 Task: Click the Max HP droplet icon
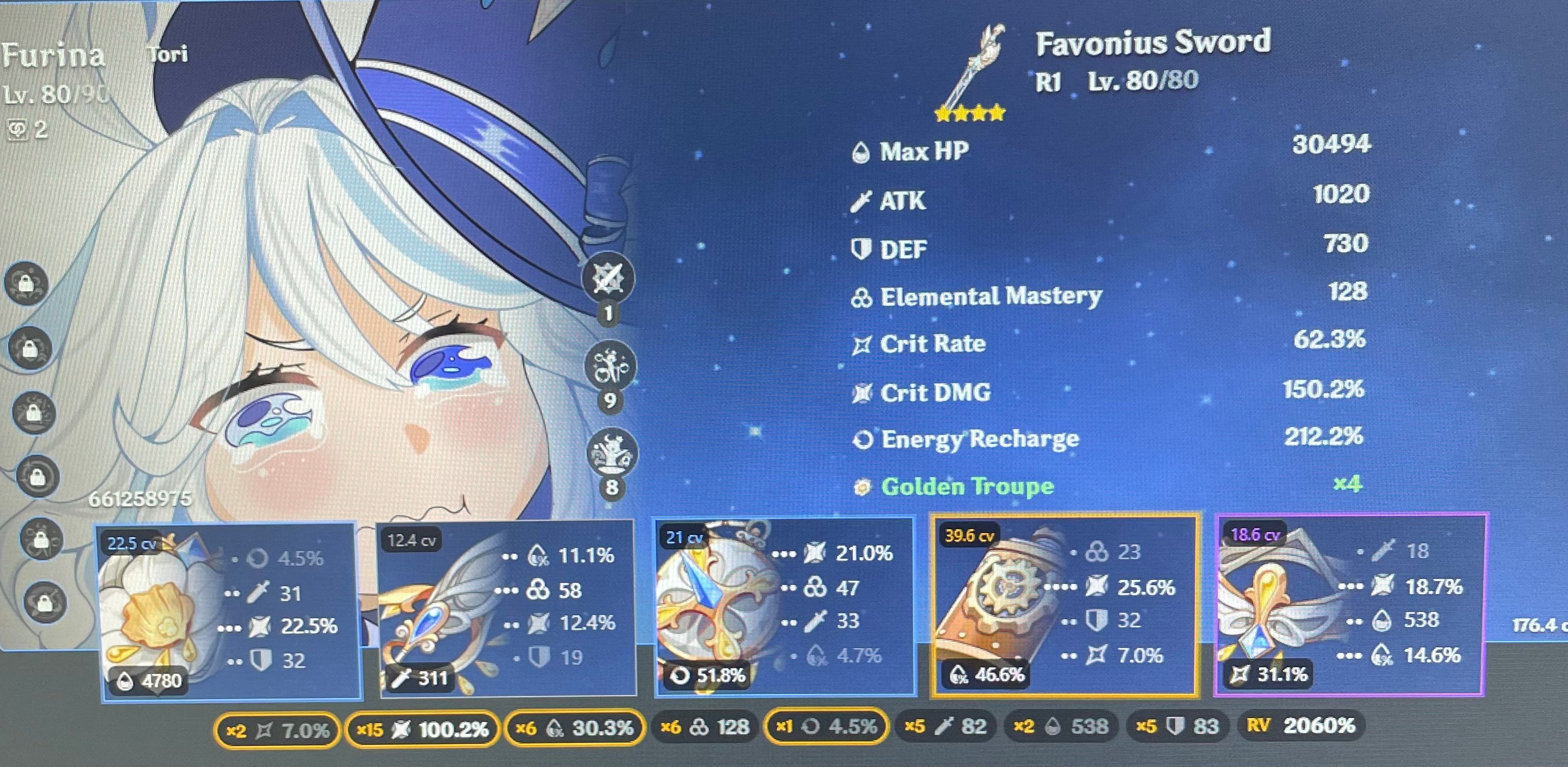(862, 152)
